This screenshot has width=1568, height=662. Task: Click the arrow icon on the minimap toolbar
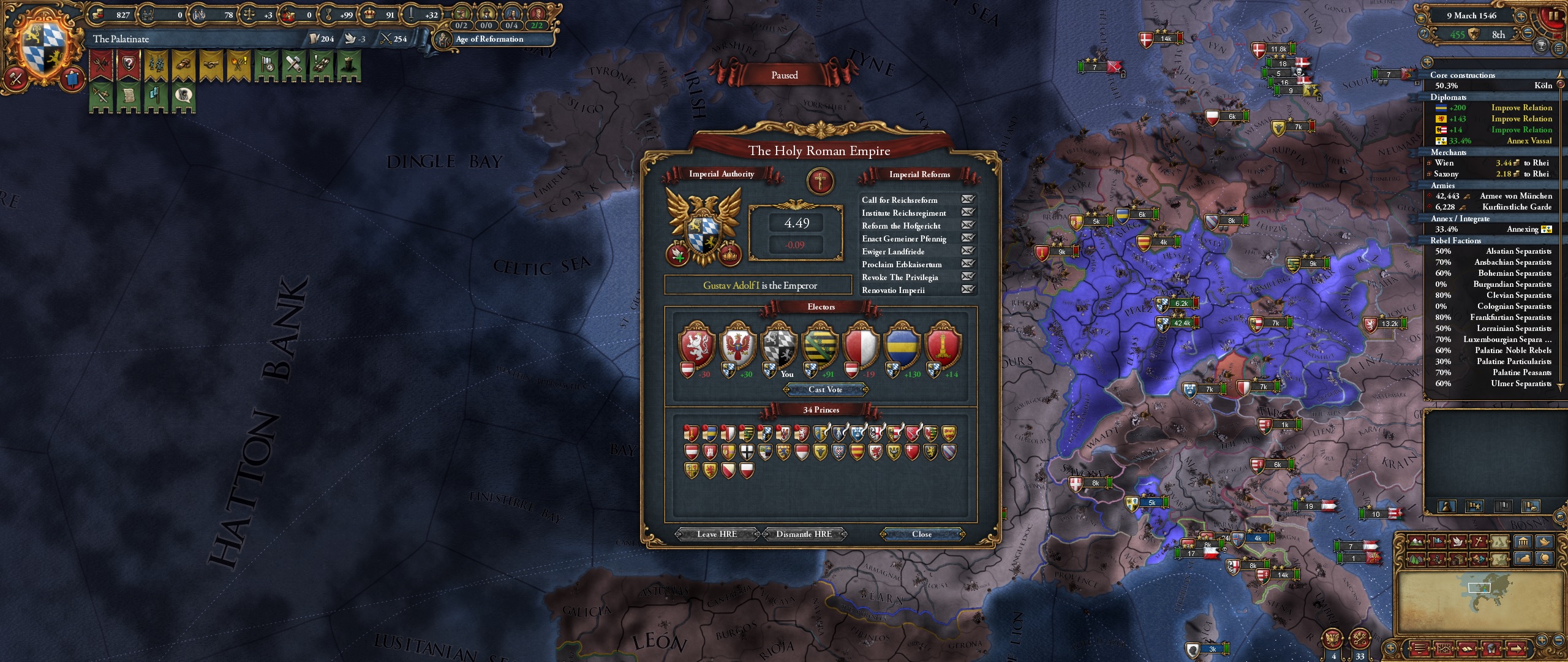pos(1517,650)
